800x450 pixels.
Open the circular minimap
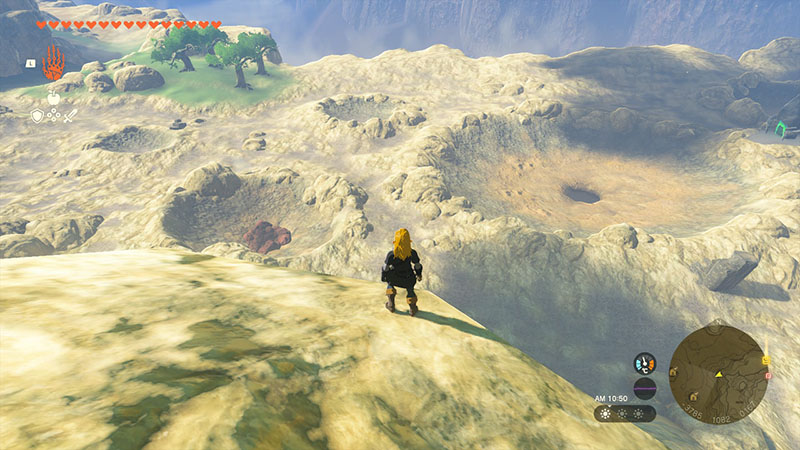coord(719,372)
